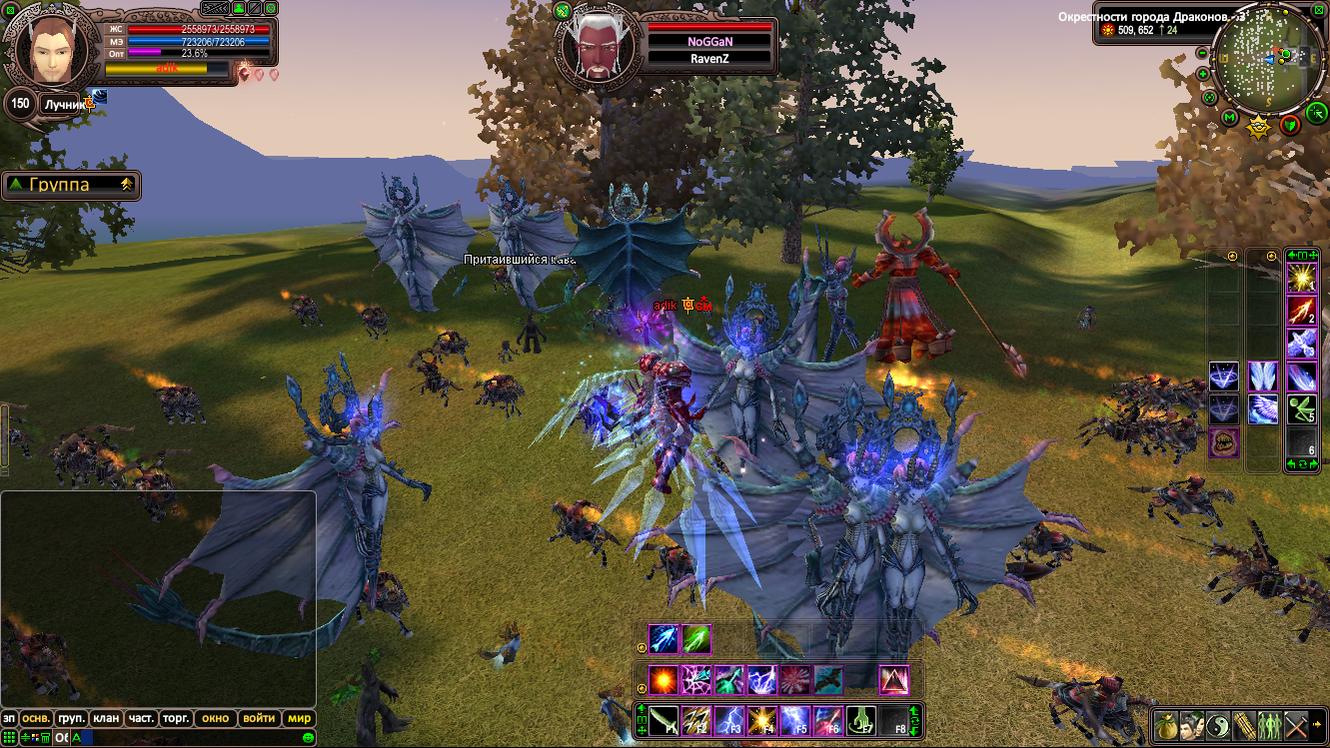
Task: Activate the F1 blade skill slot
Action: coord(665,720)
